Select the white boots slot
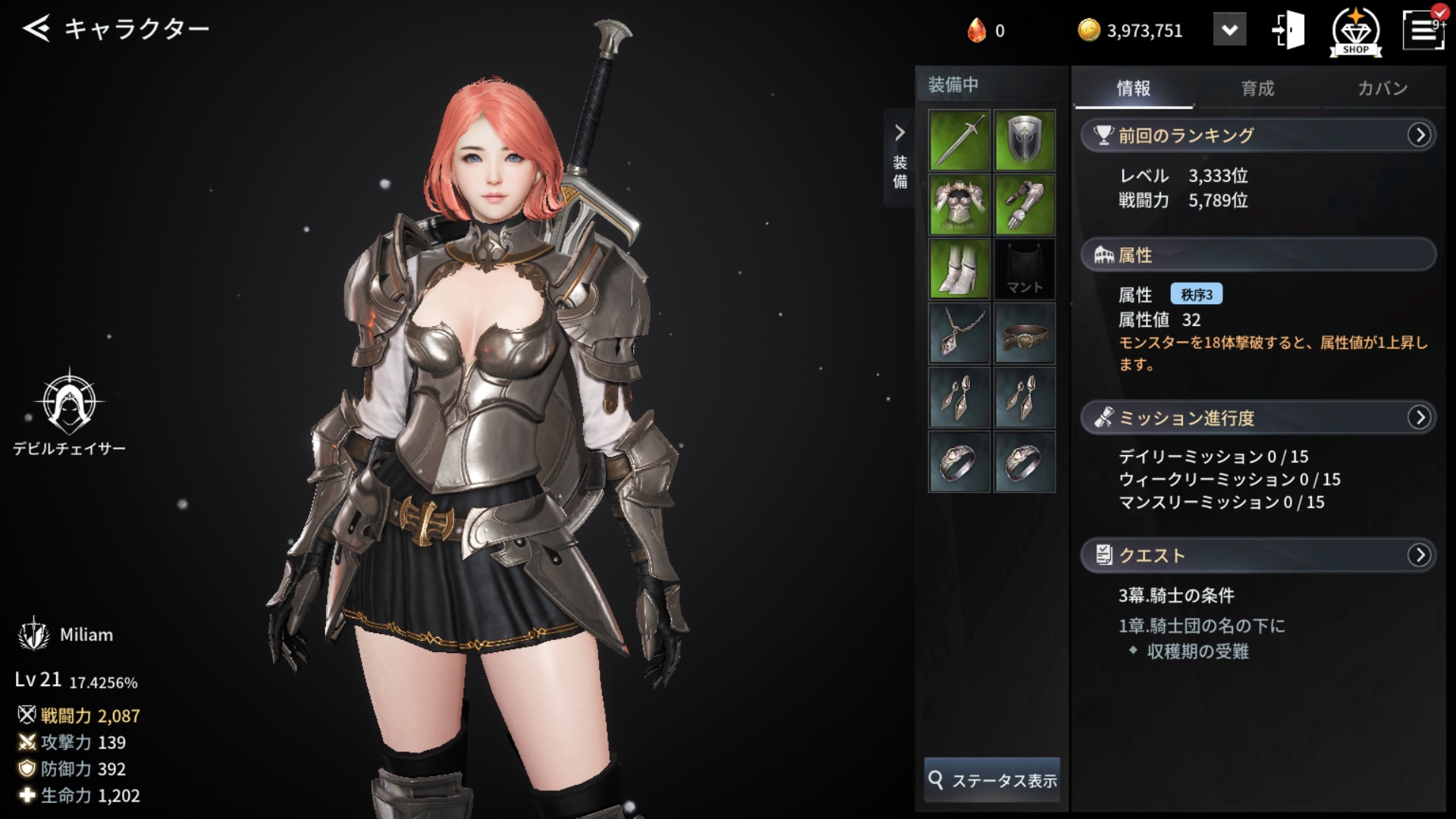1456x819 pixels. point(959,269)
